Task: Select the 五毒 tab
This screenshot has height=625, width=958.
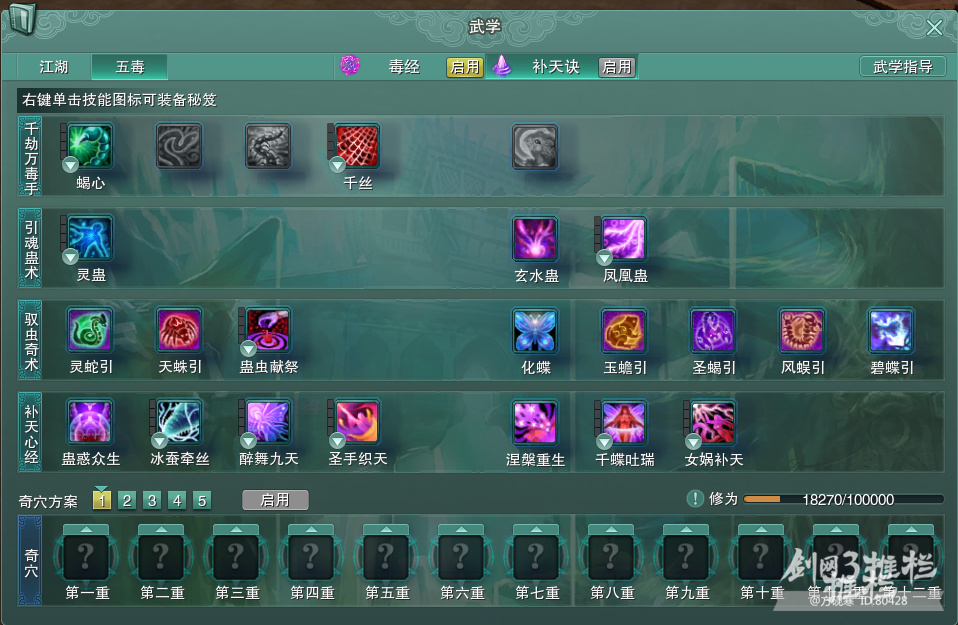Action: pos(130,67)
